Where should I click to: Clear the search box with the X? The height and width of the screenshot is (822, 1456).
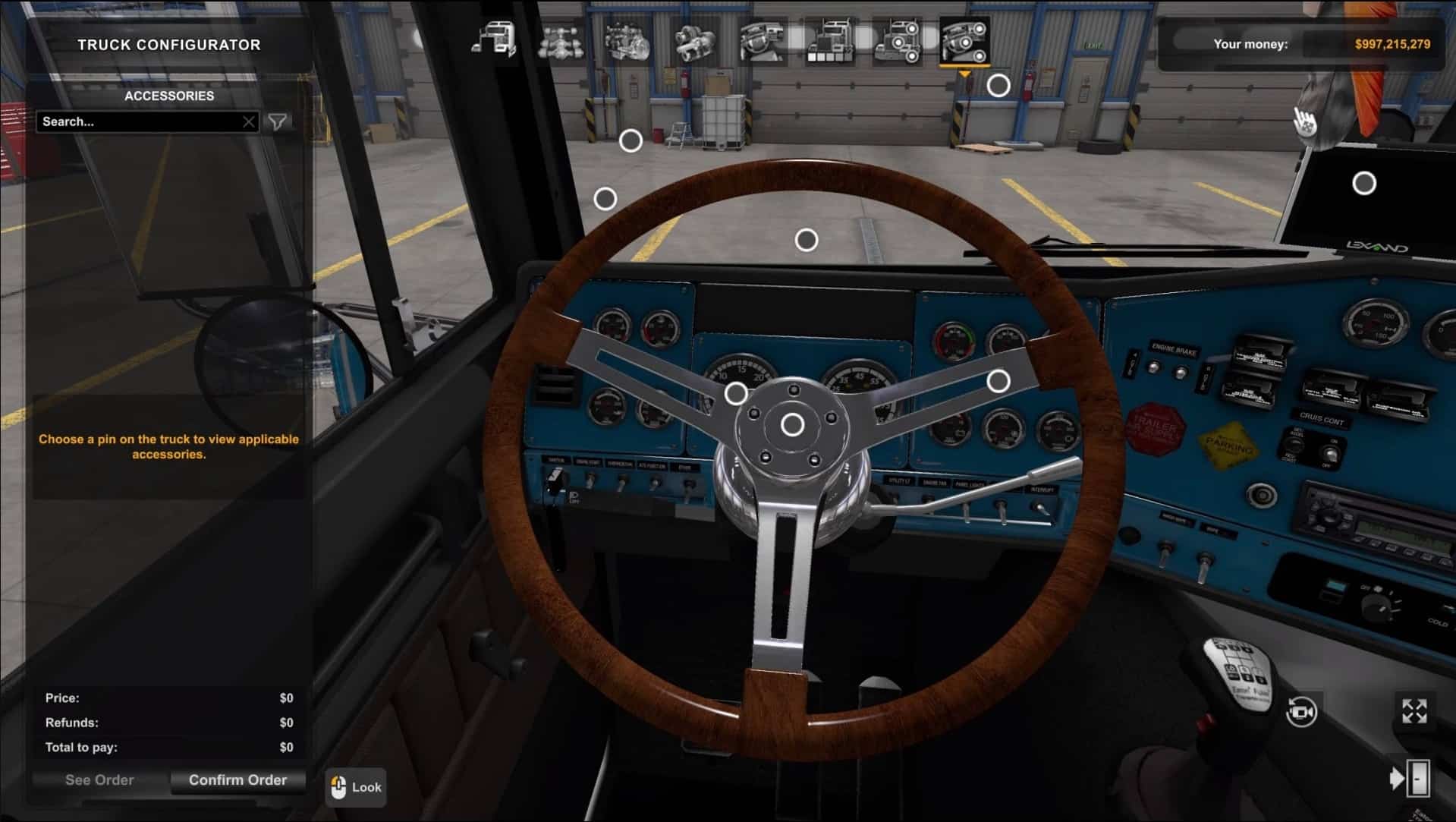pos(249,121)
